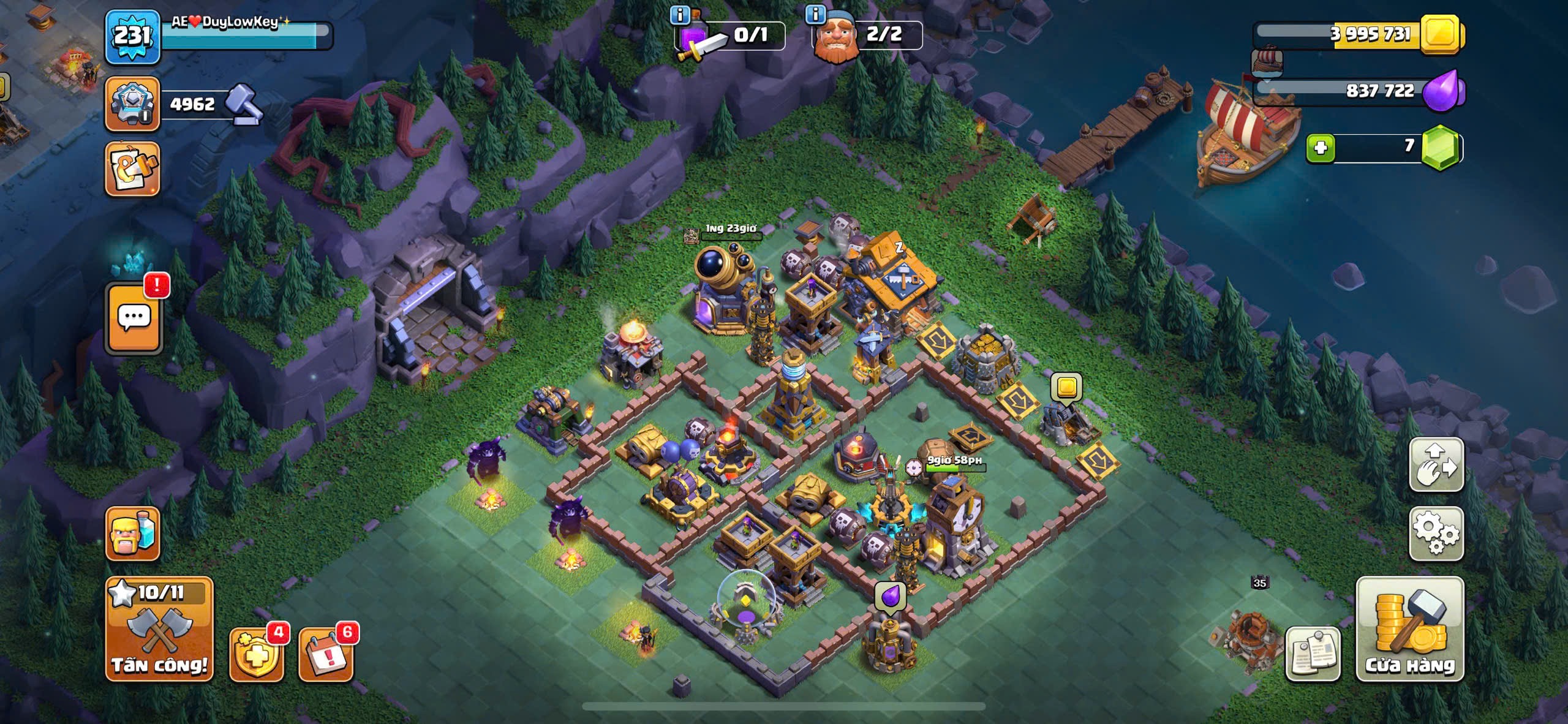The width and height of the screenshot is (1568, 724).
Task: Tap the green plus to buy gems
Action: click(x=1321, y=148)
